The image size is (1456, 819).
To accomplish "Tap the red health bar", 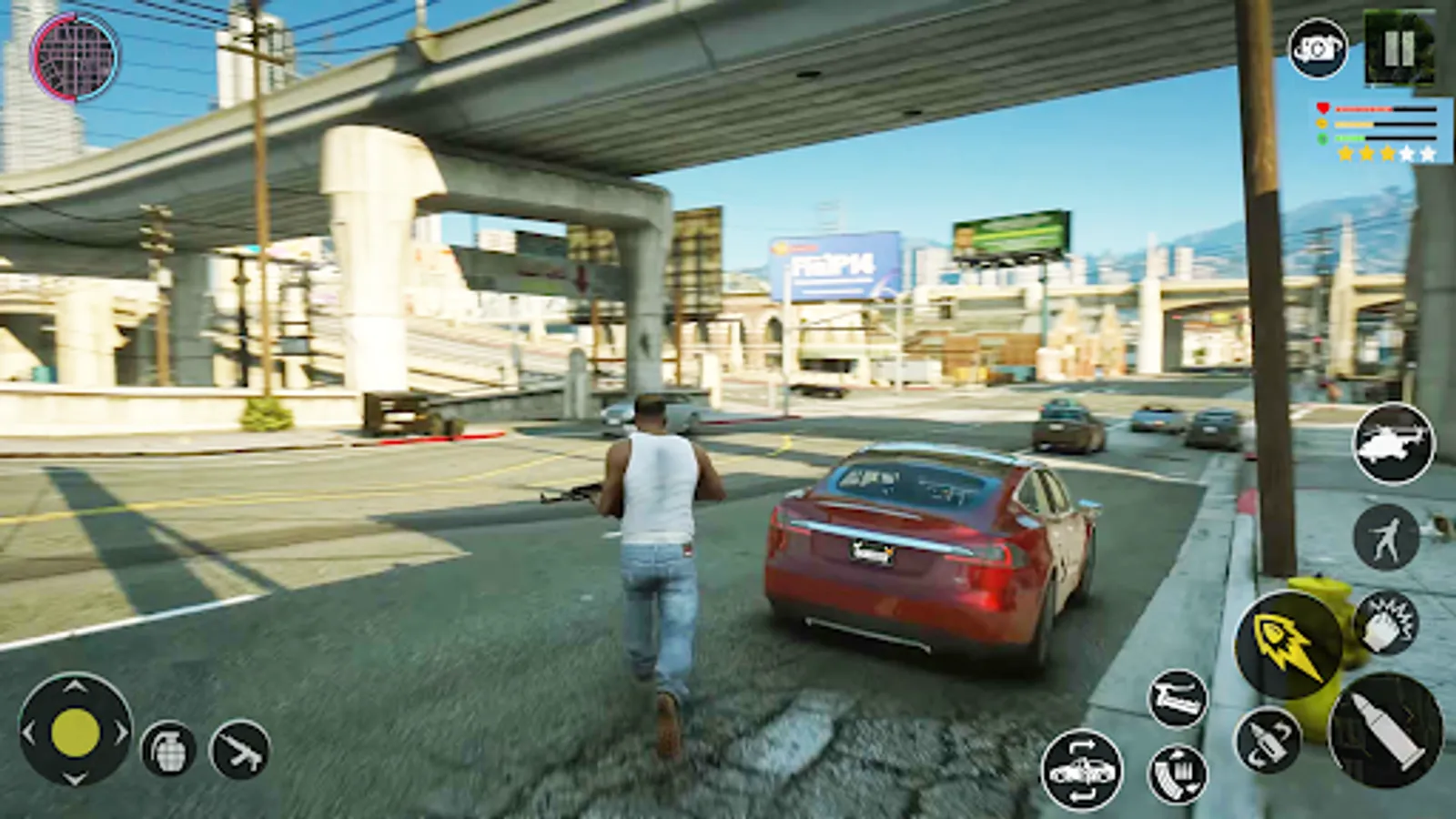I will click(1365, 109).
